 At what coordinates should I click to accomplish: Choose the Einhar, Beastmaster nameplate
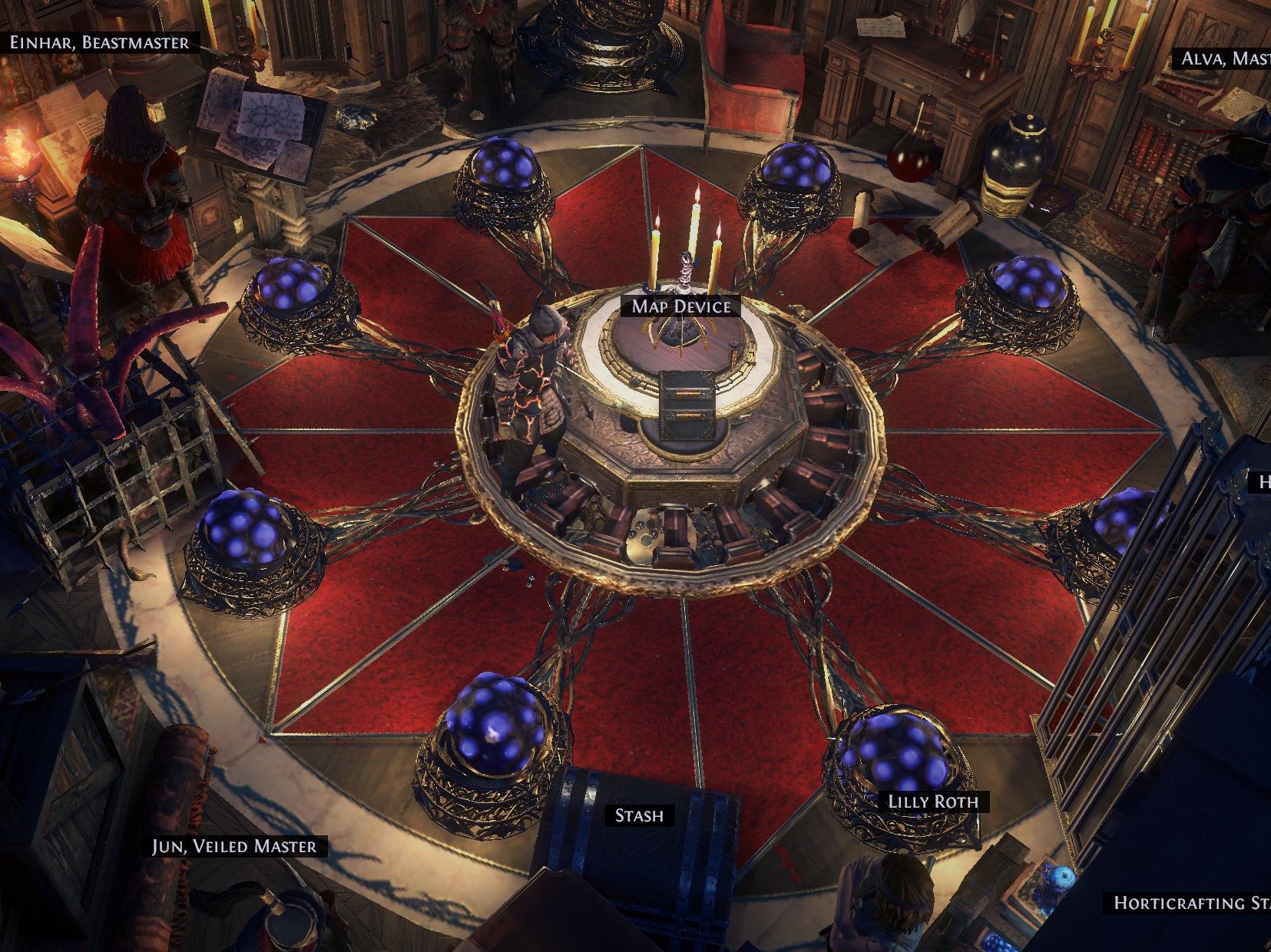tap(99, 42)
